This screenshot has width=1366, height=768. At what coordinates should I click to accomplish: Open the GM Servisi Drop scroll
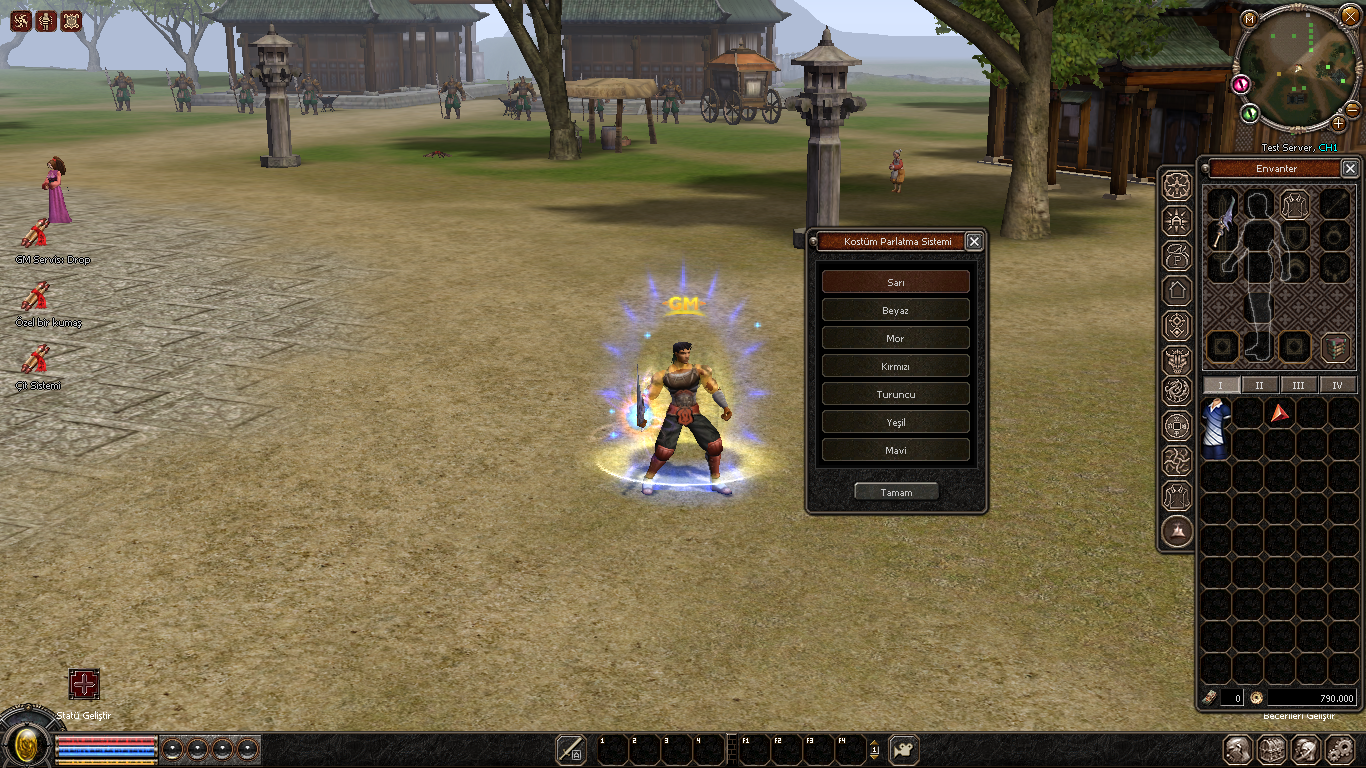[36, 234]
